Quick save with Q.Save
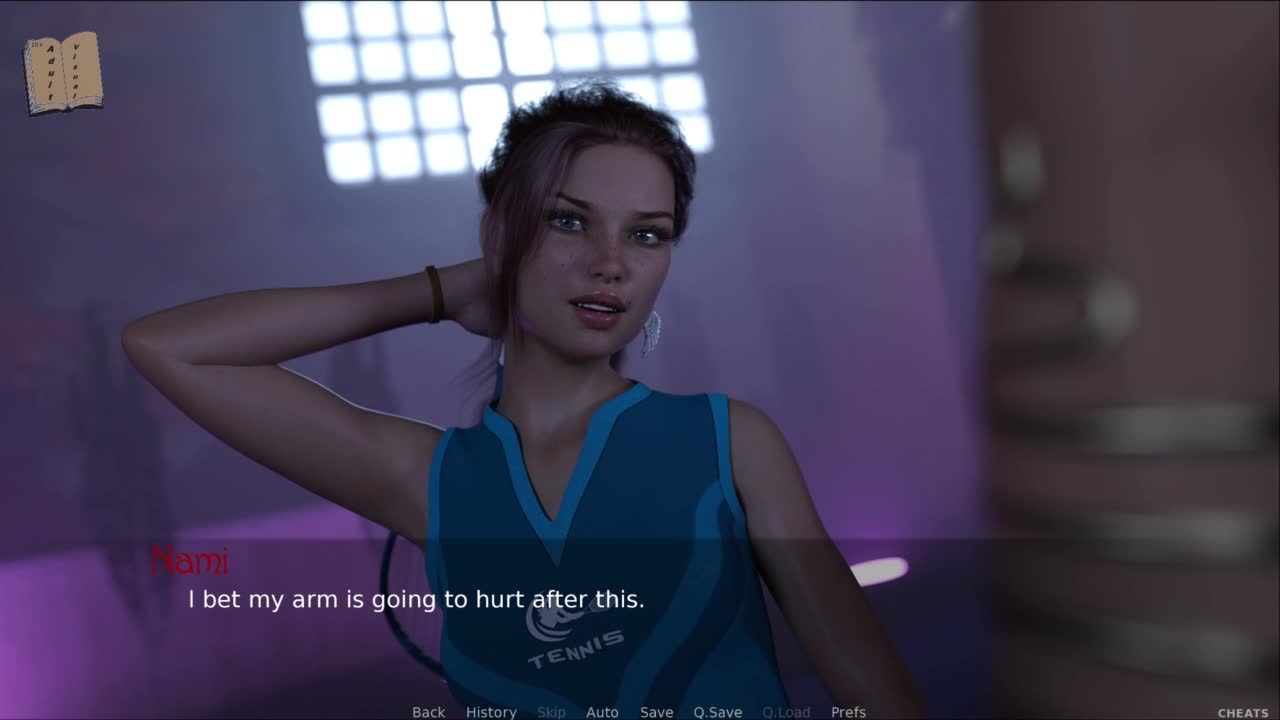This screenshot has width=1280, height=720. point(717,712)
